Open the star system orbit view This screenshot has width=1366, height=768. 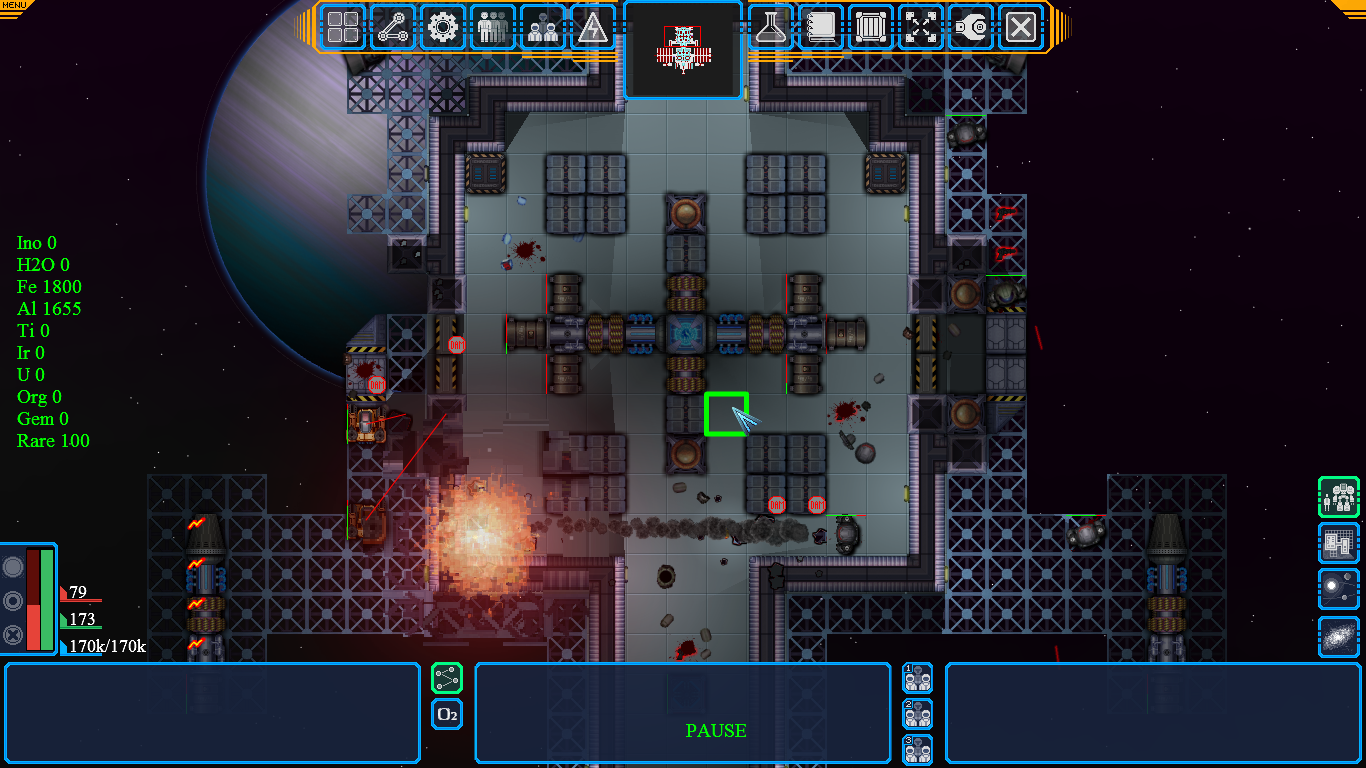[x=1338, y=589]
